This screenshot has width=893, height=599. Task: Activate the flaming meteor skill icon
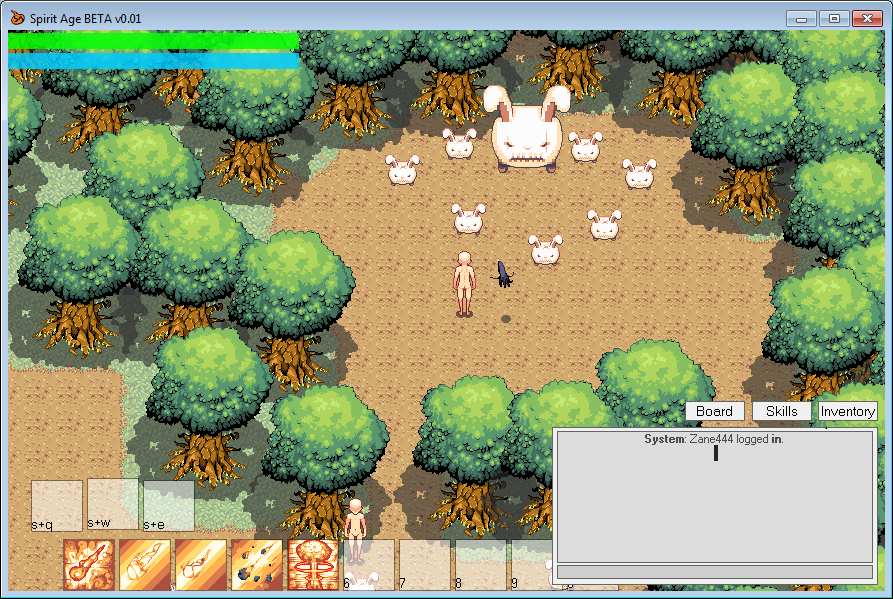[x=88, y=564]
